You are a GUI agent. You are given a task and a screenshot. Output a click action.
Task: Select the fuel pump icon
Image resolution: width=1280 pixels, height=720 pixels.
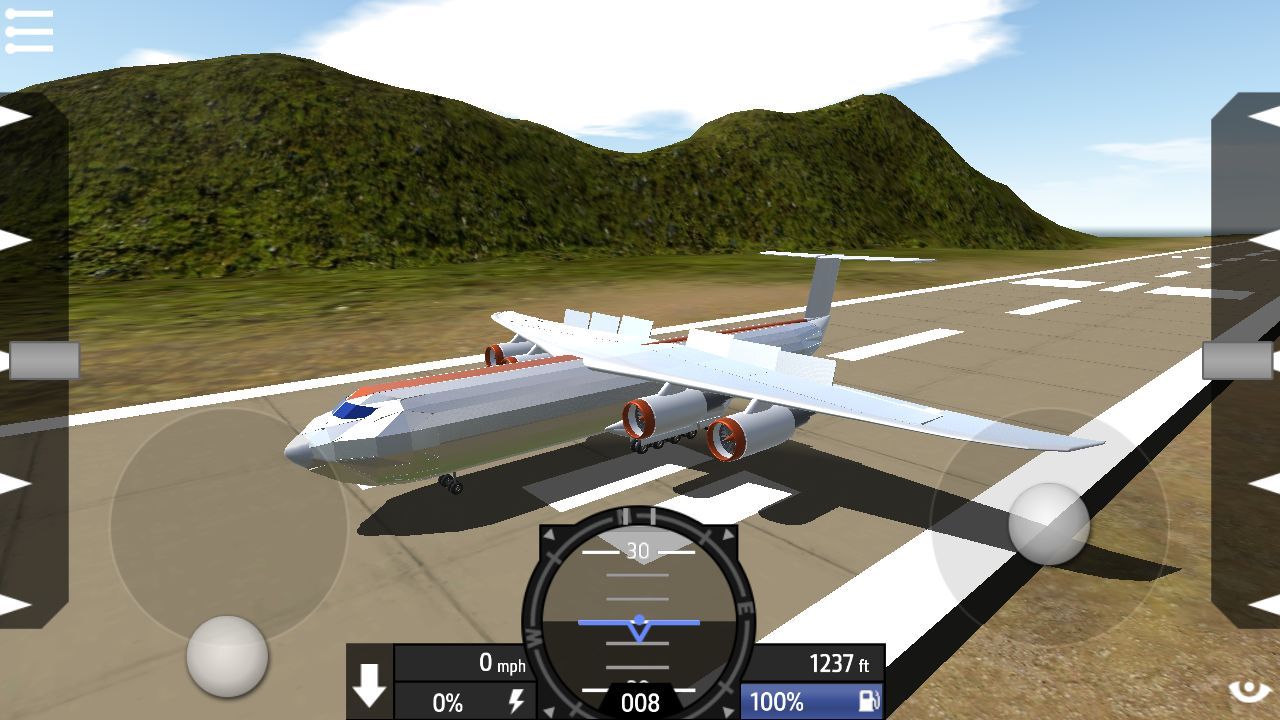tap(868, 701)
